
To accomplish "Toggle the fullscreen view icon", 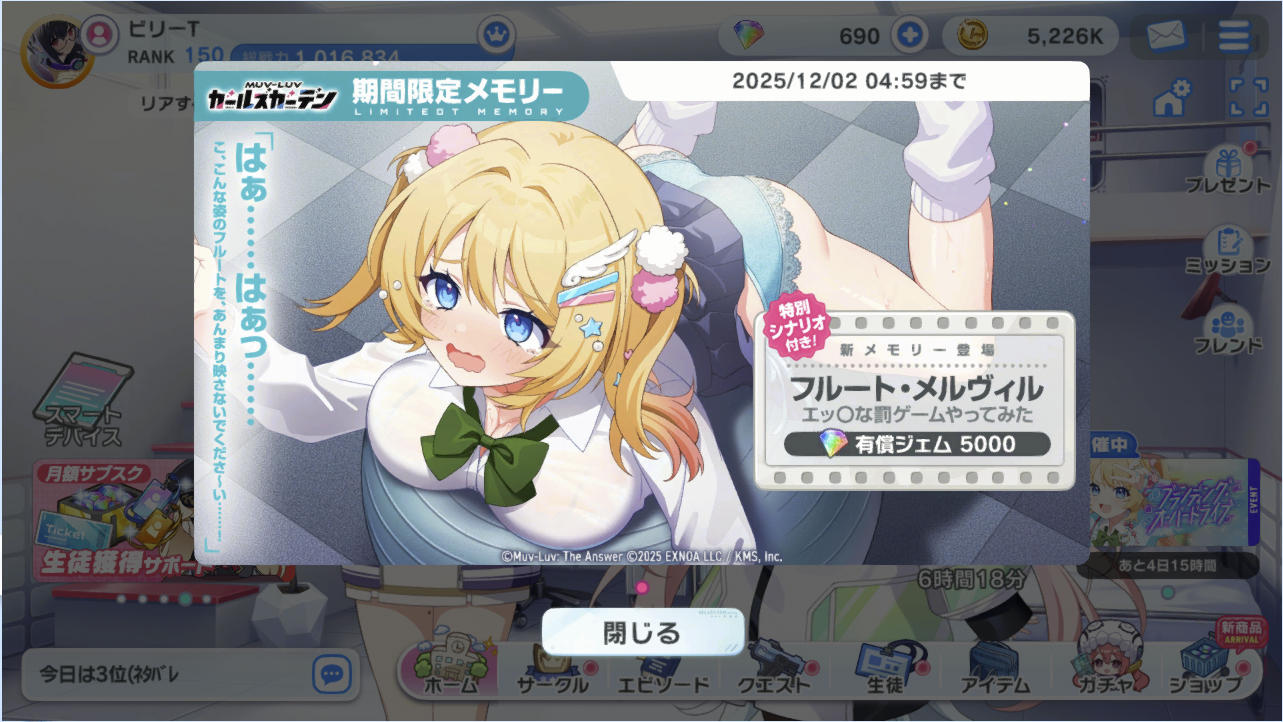I will click(x=1248, y=97).
